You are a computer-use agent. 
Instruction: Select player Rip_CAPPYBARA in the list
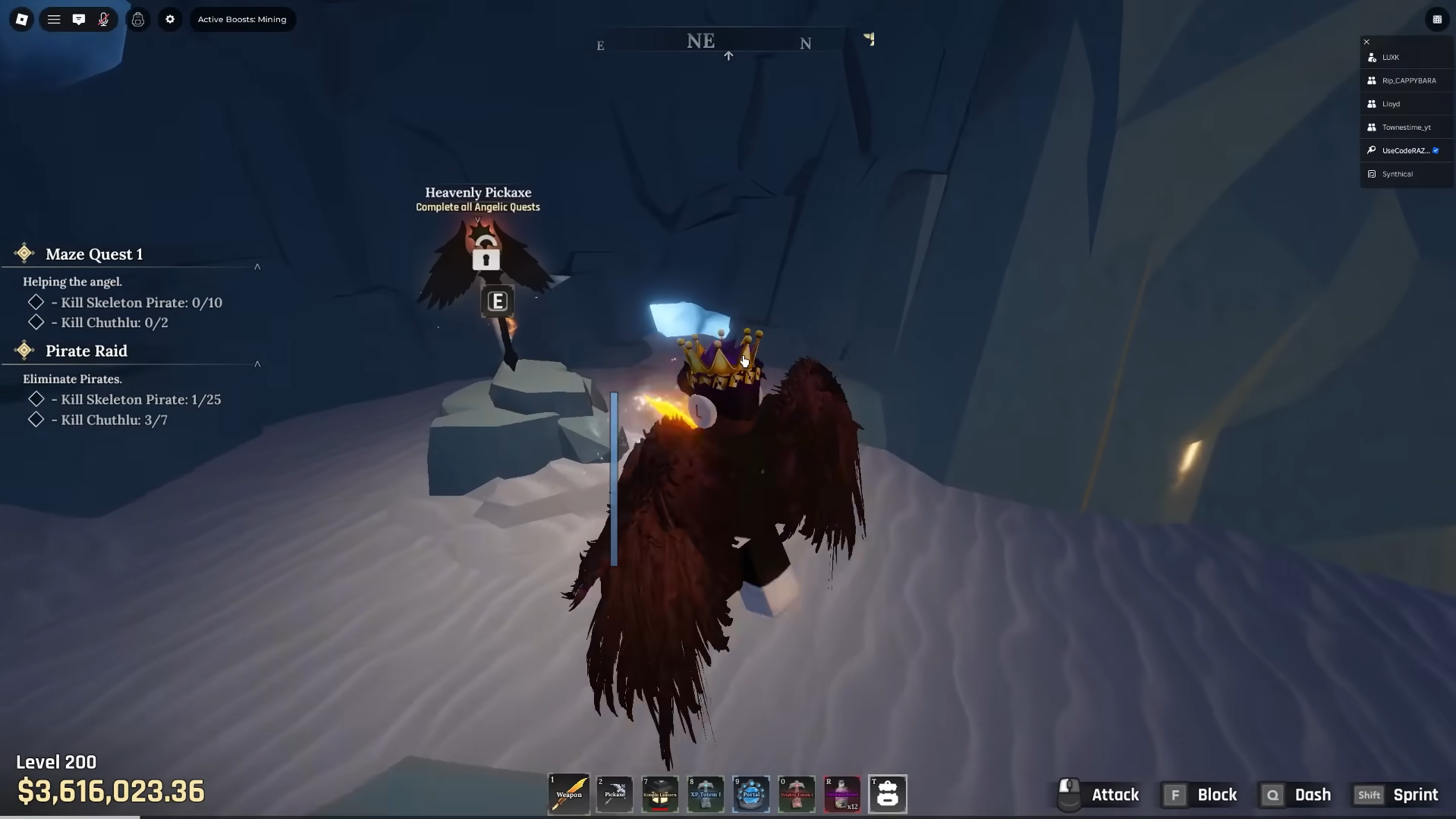click(x=1408, y=80)
